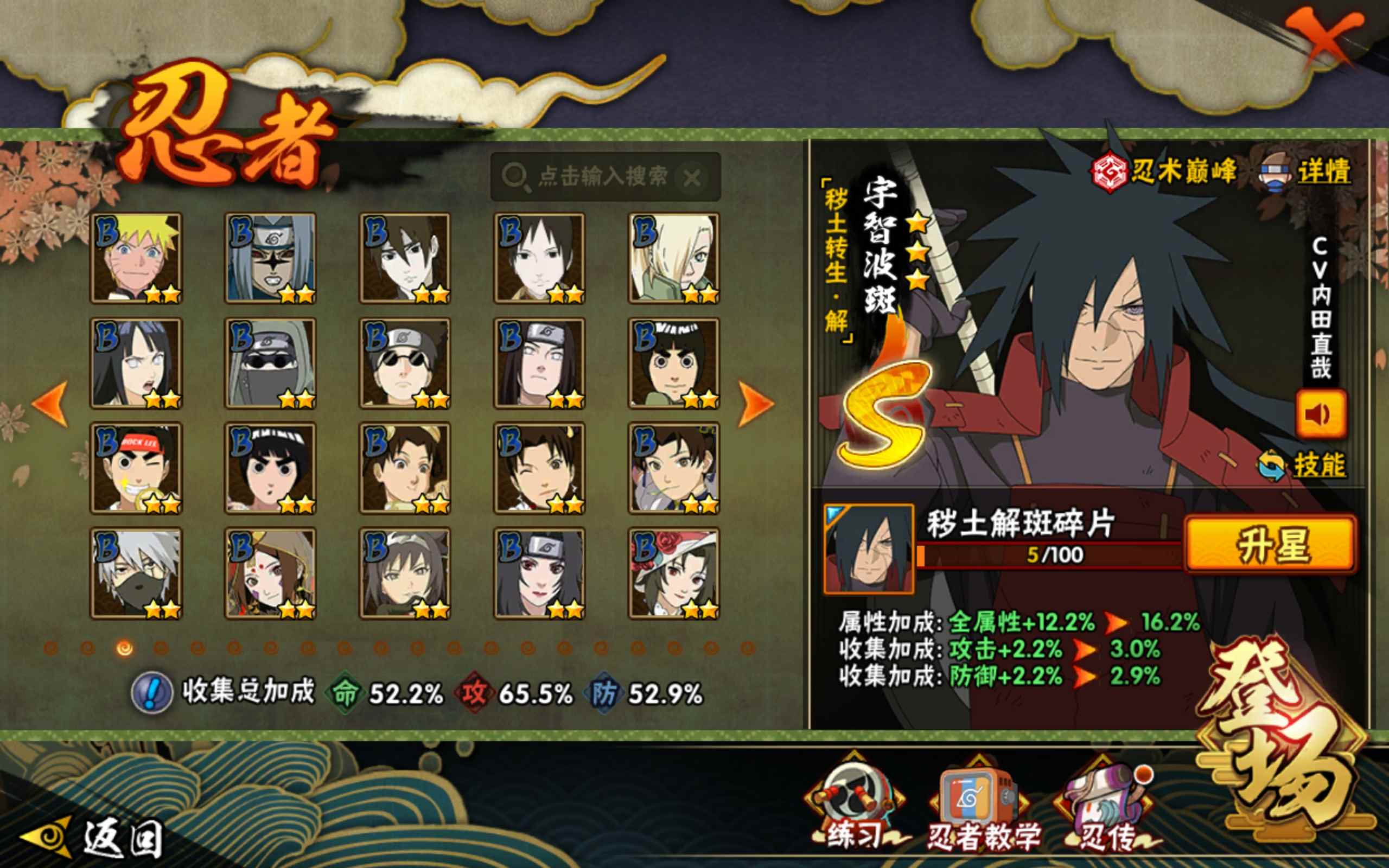Play the character voice sound button
The width and height of the screenshot is (1389, 868).
[1320, 414]
